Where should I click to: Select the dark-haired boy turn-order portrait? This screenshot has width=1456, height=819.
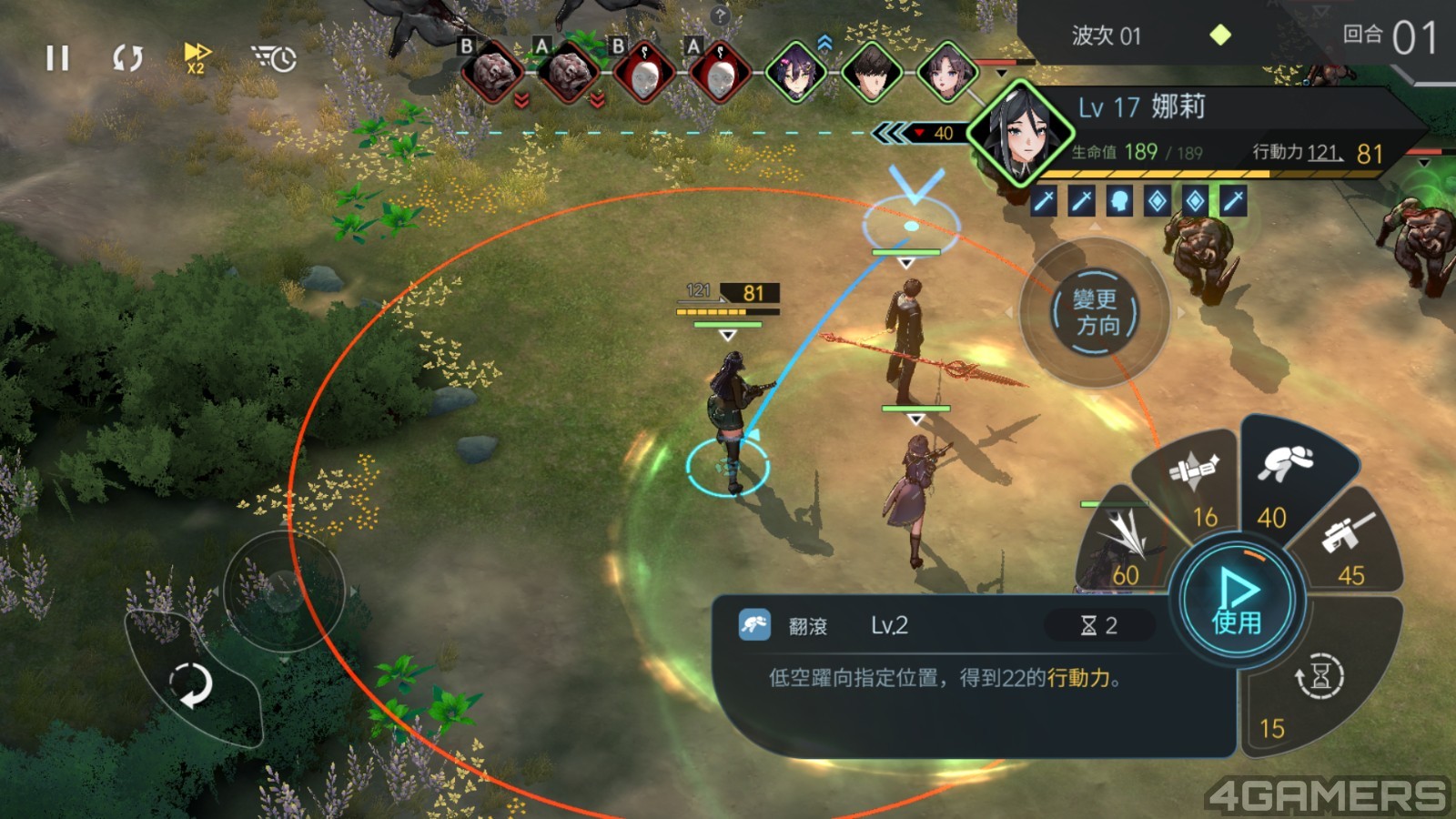(x=872, y=72)
